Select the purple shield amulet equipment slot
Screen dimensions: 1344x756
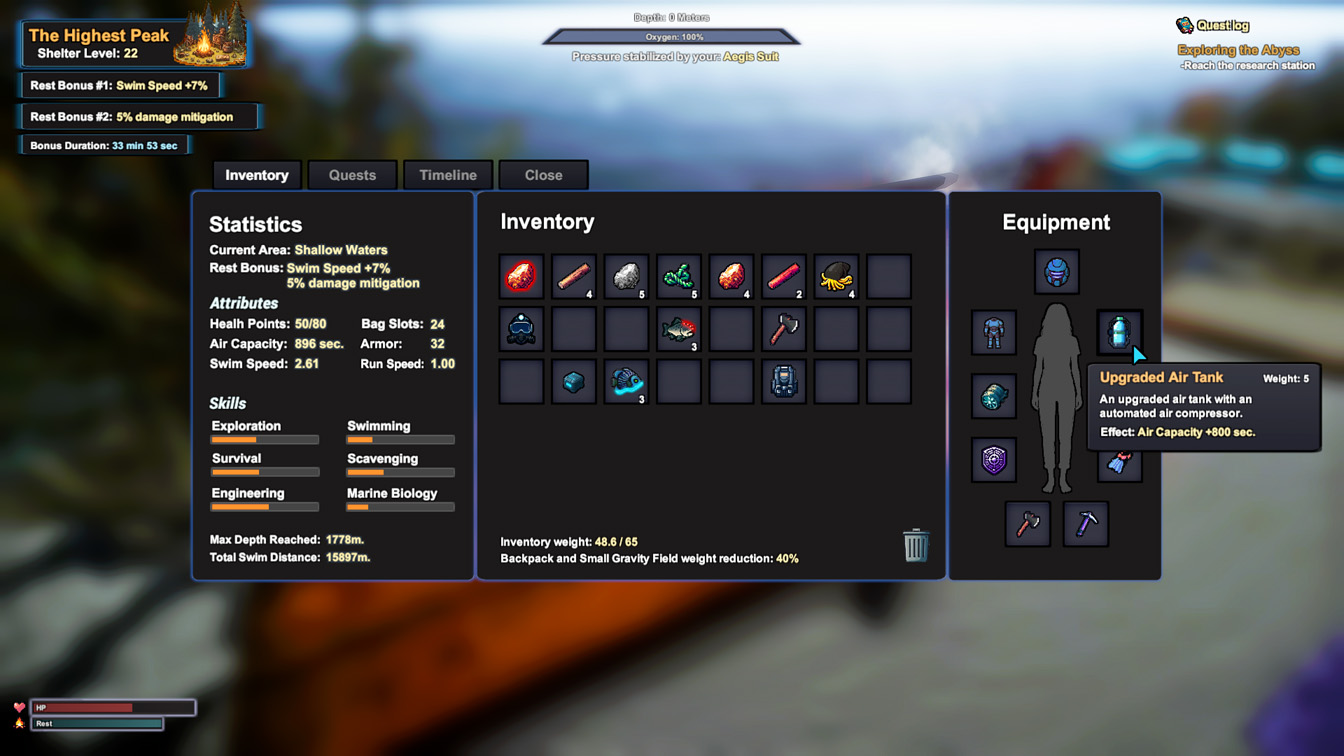[x=993, y=460]
